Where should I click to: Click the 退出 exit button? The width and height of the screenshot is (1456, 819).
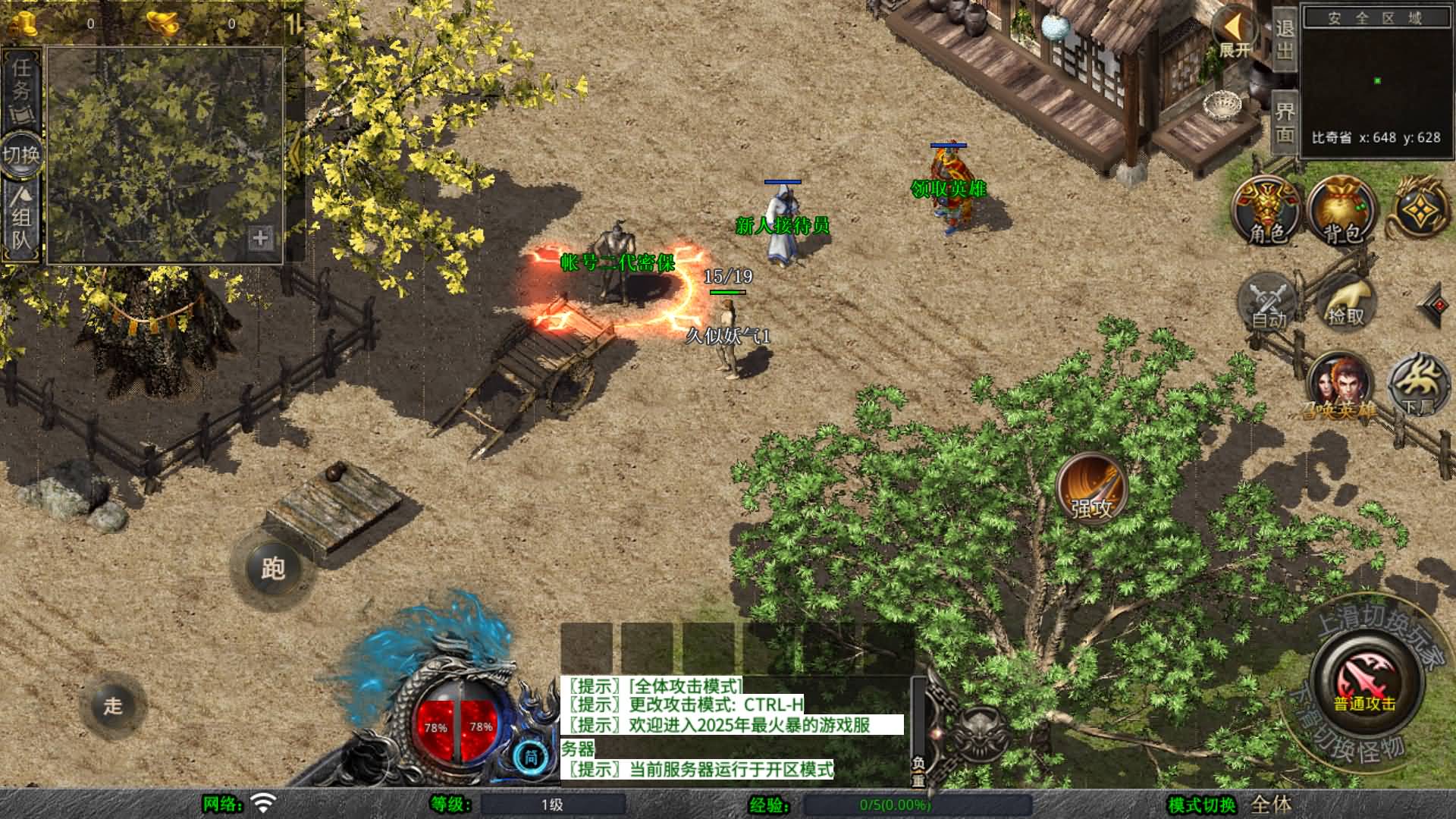coord(1284,39)
